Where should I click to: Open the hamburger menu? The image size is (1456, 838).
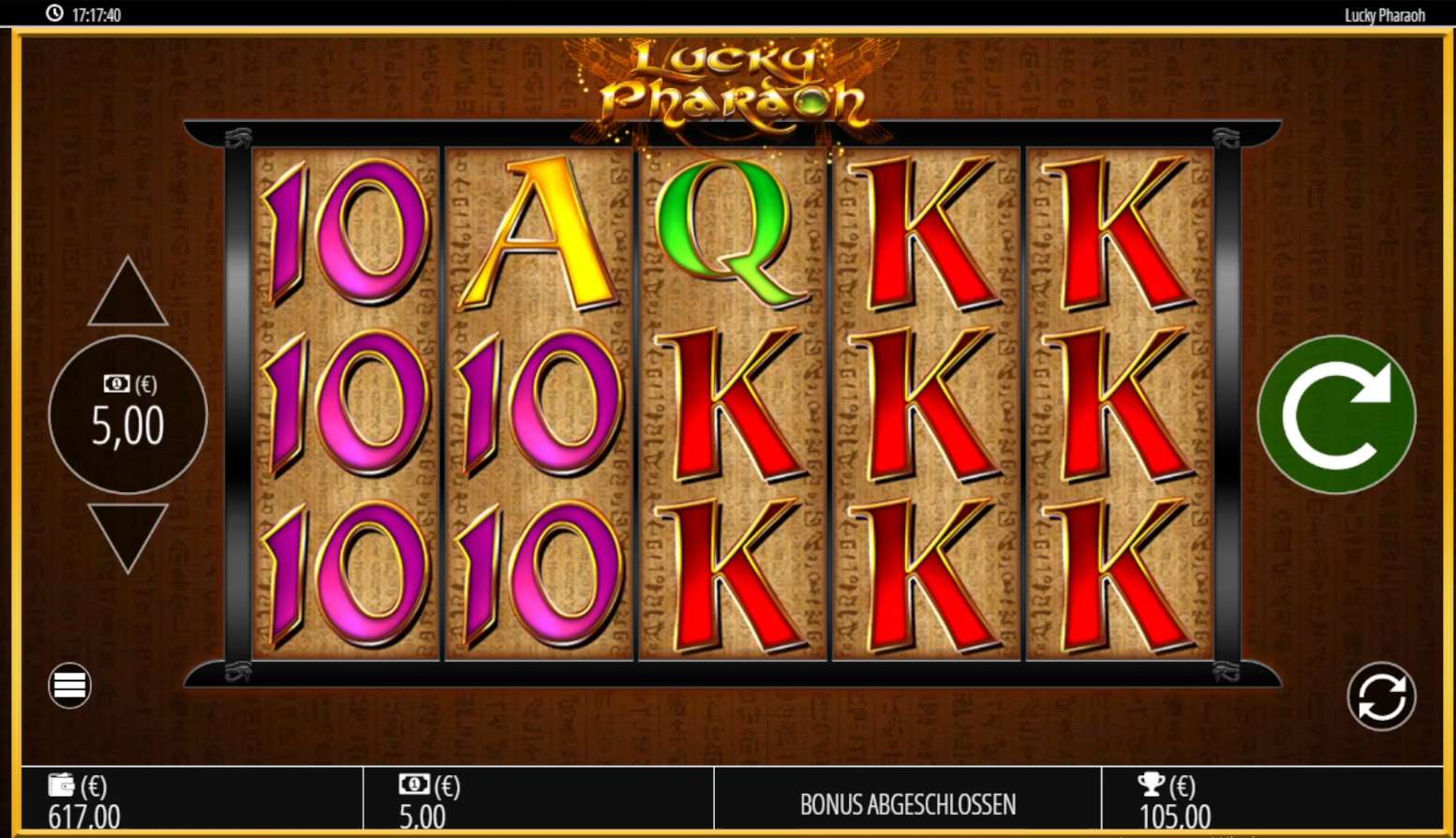[x=69, y=685]
